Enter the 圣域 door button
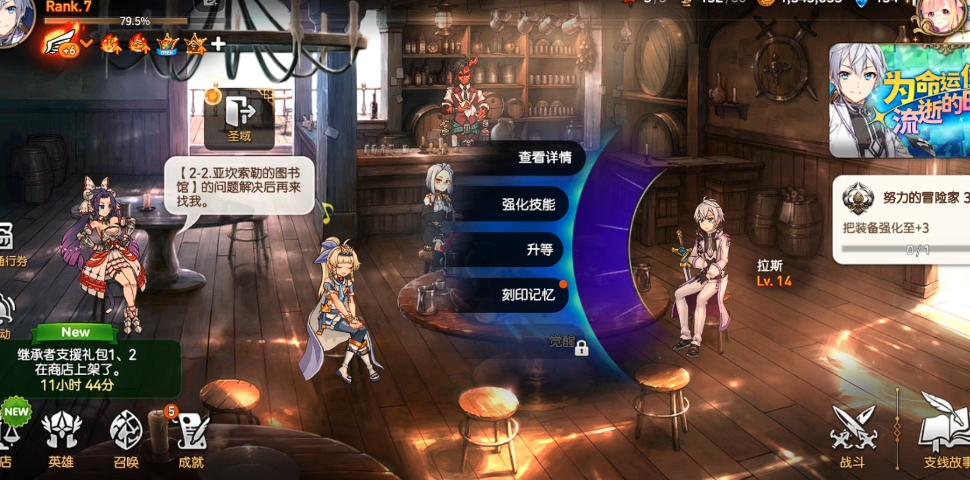The height and width of the screenshot is (480, 970). coord(239,116)
